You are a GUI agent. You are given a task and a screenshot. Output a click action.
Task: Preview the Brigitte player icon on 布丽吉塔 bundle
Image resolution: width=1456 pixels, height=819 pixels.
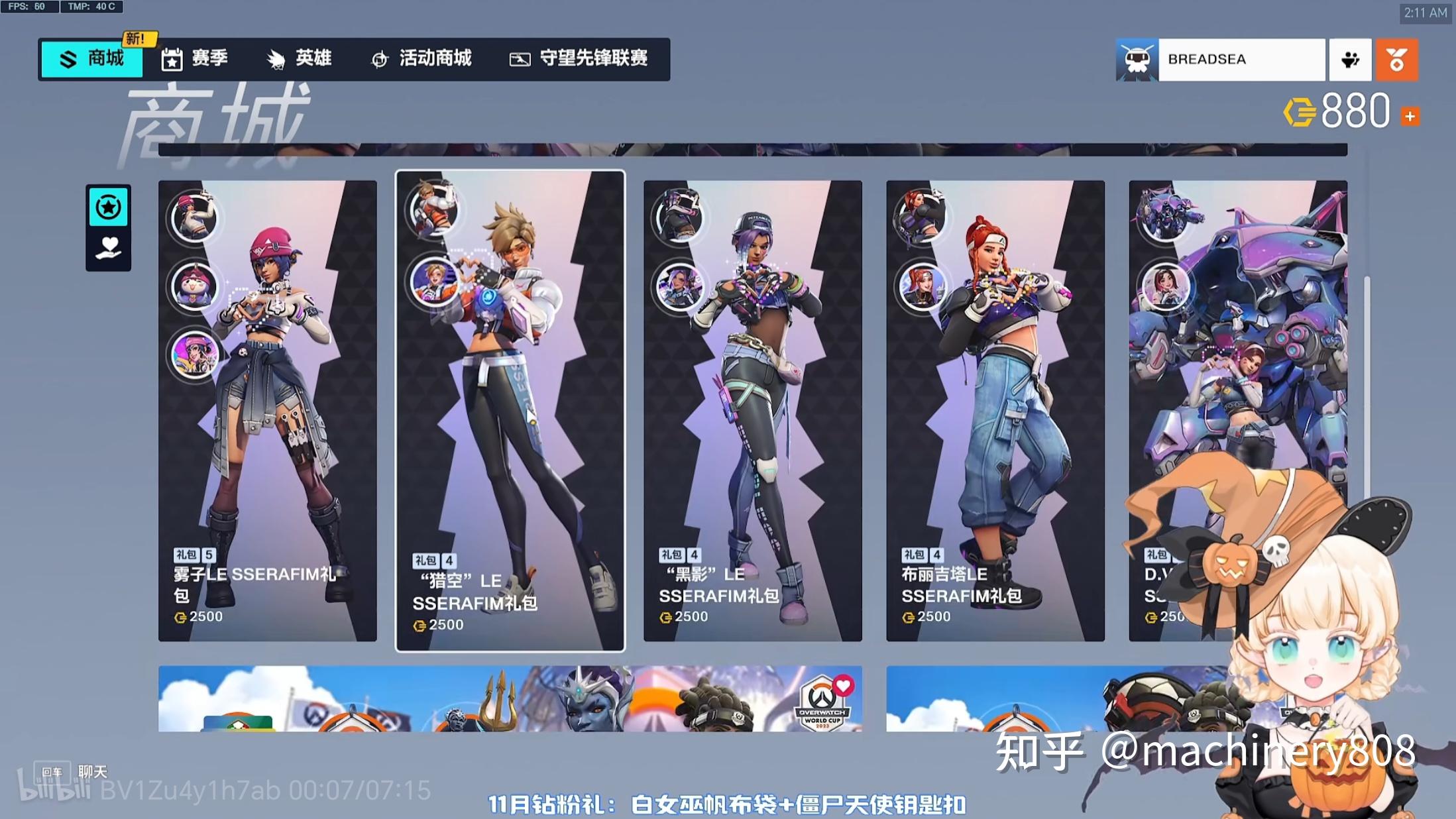click(x=922, y=288)
